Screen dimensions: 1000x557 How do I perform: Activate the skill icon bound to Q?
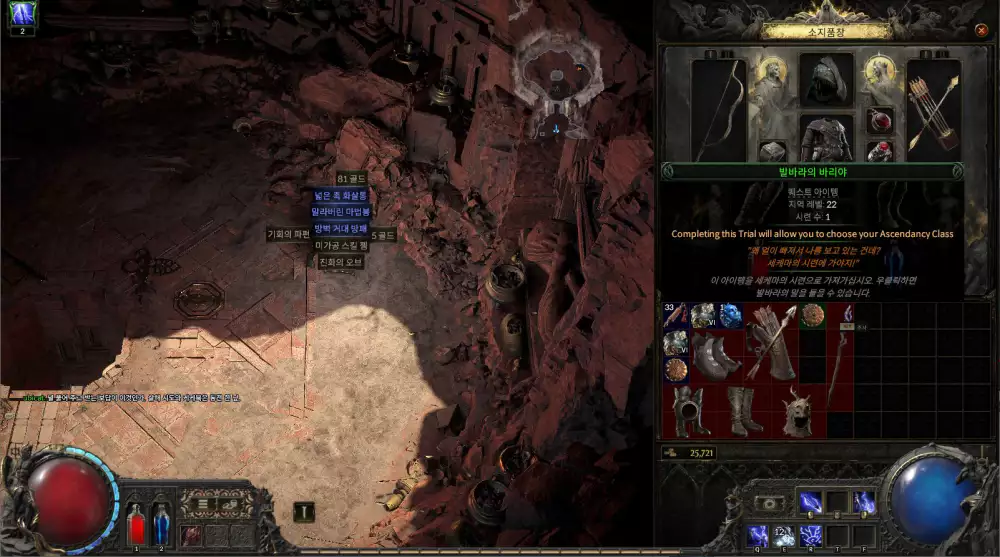(758, 535)
